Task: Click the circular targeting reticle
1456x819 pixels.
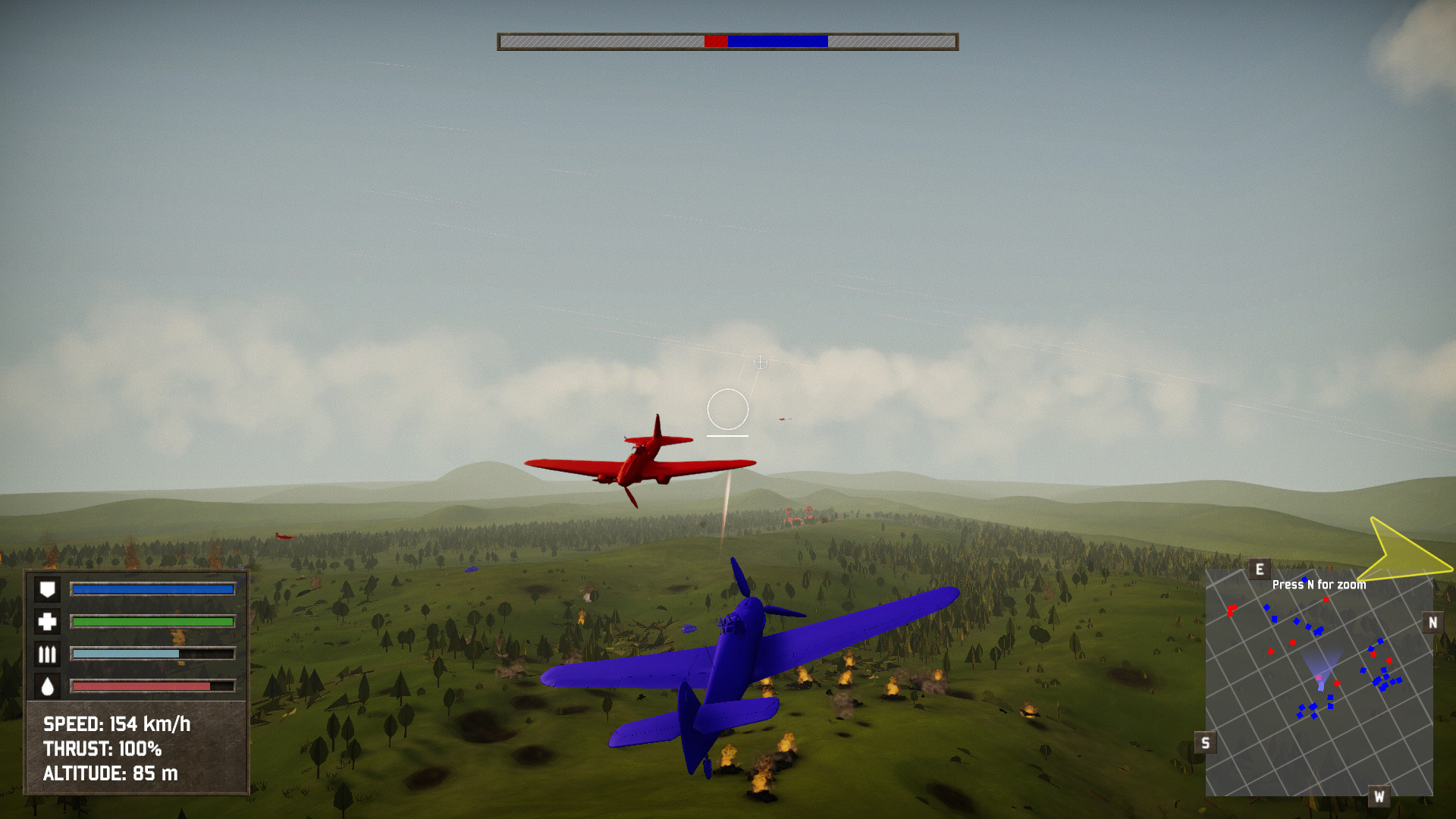Action: [x=727, y=409]
